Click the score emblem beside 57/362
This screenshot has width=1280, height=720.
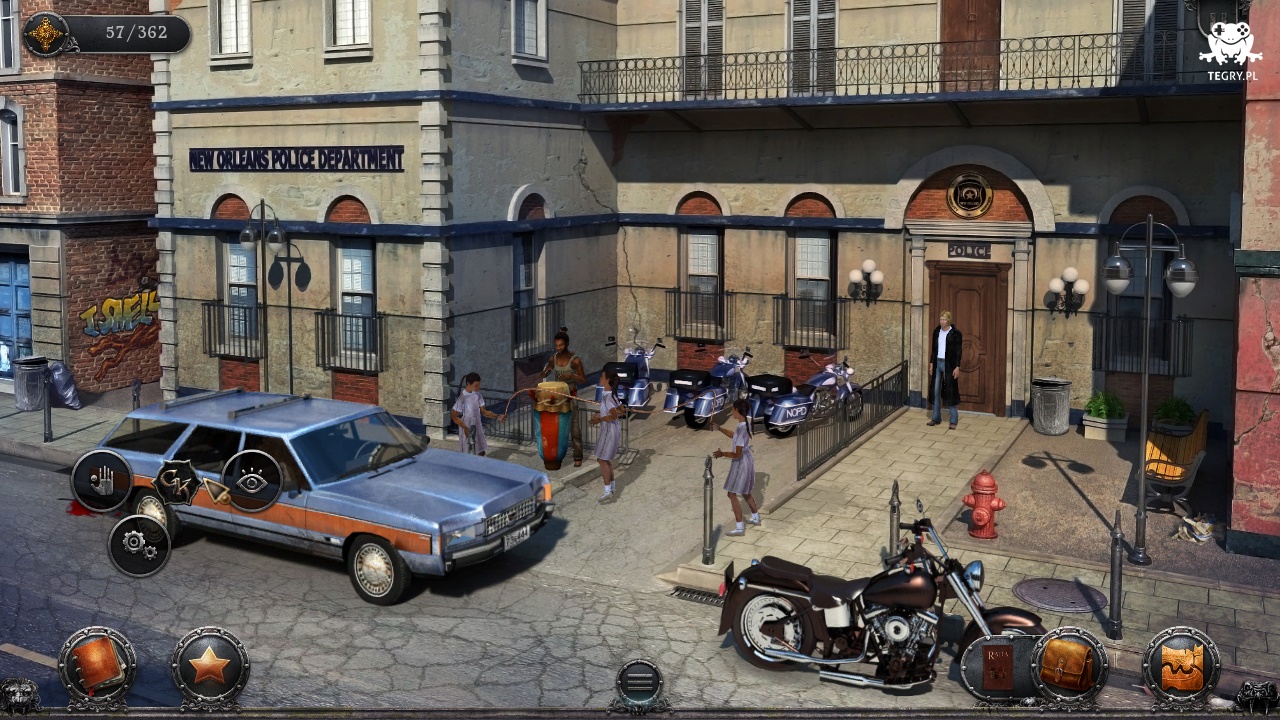coord(45,34)
